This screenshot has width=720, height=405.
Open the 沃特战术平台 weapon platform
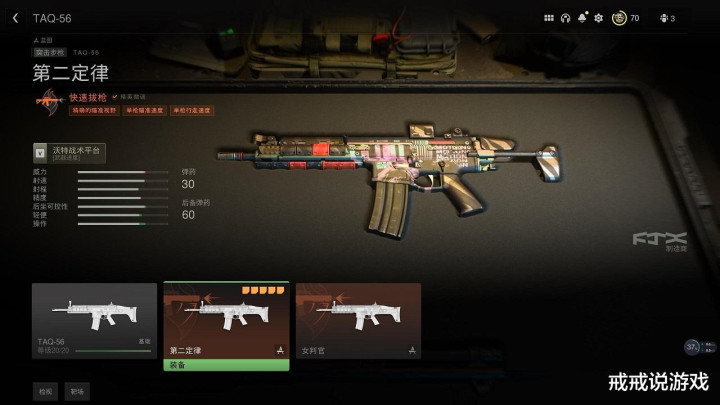click(x=69, y=153)
